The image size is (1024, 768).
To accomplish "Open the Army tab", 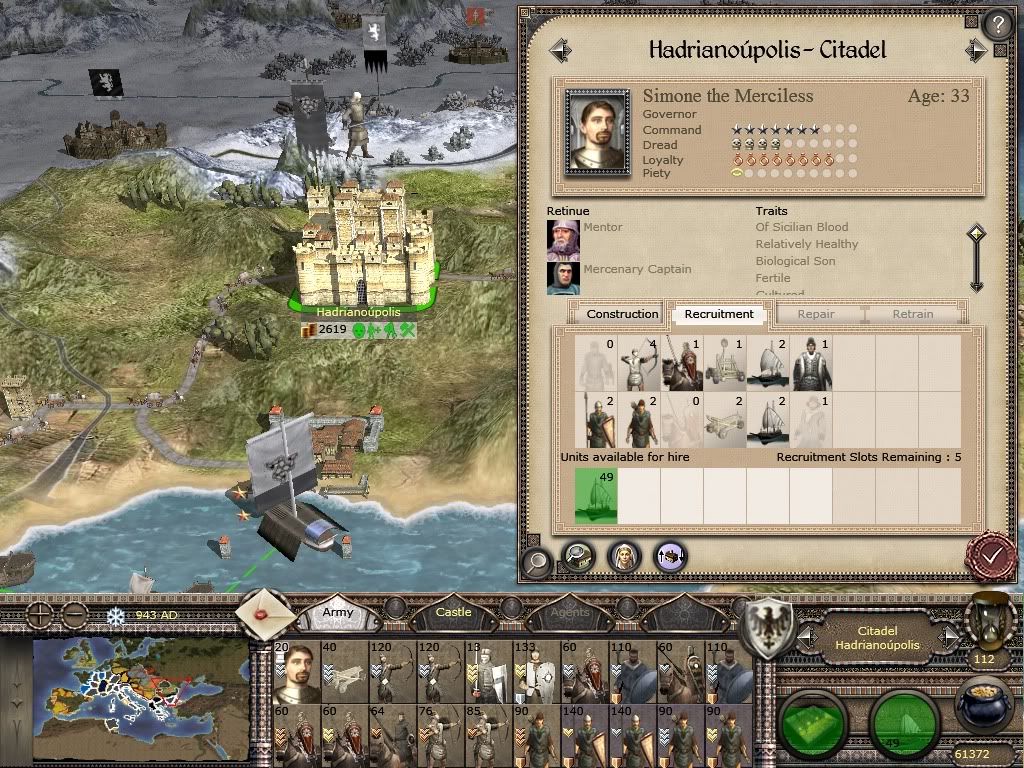I will click(338, 611).
